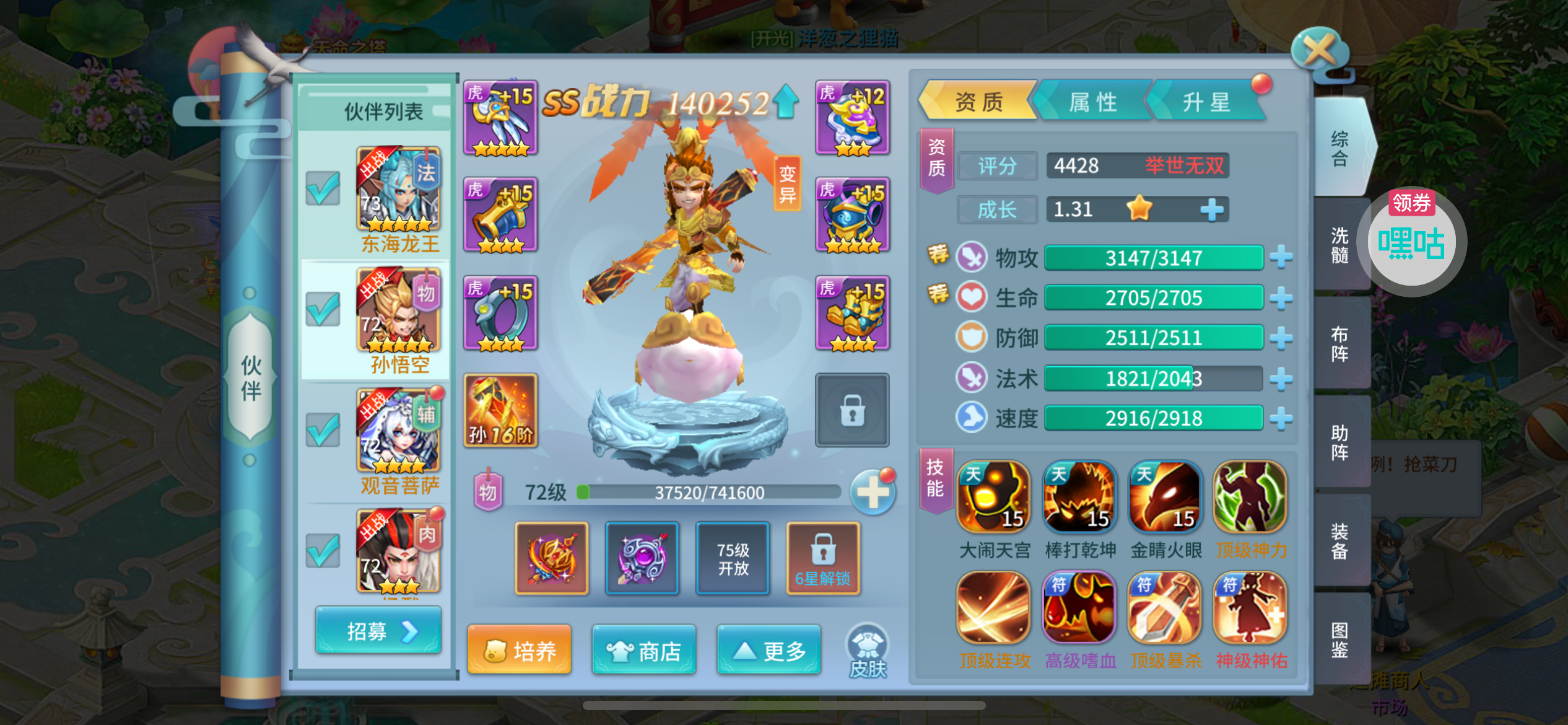Image resolution: width=1568 pixels, height=725 pixels.
Task: Add experience with the round plus button
Action: click(872, 493)
